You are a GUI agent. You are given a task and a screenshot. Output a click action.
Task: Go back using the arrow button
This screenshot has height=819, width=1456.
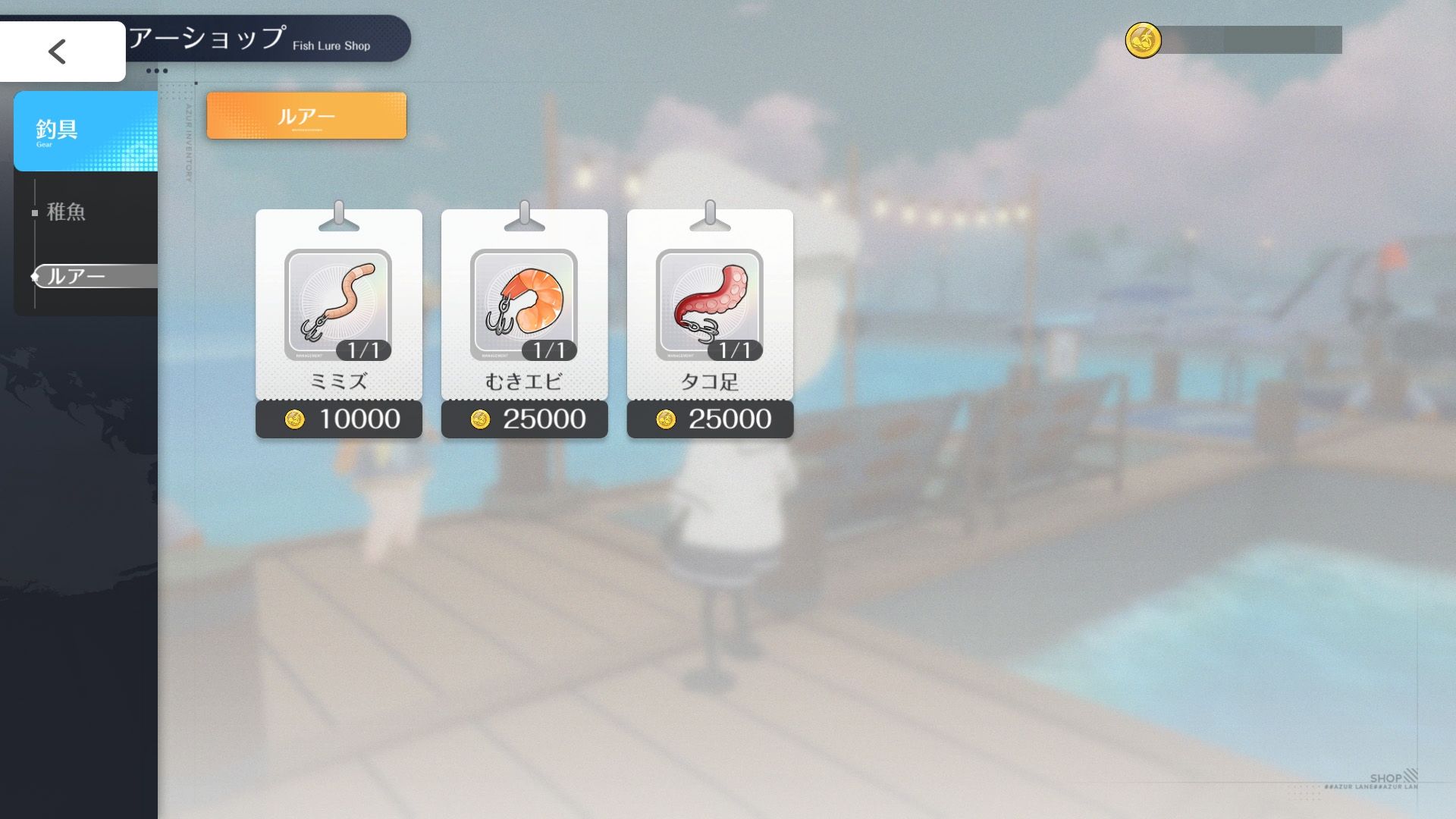tap(59, 52)
